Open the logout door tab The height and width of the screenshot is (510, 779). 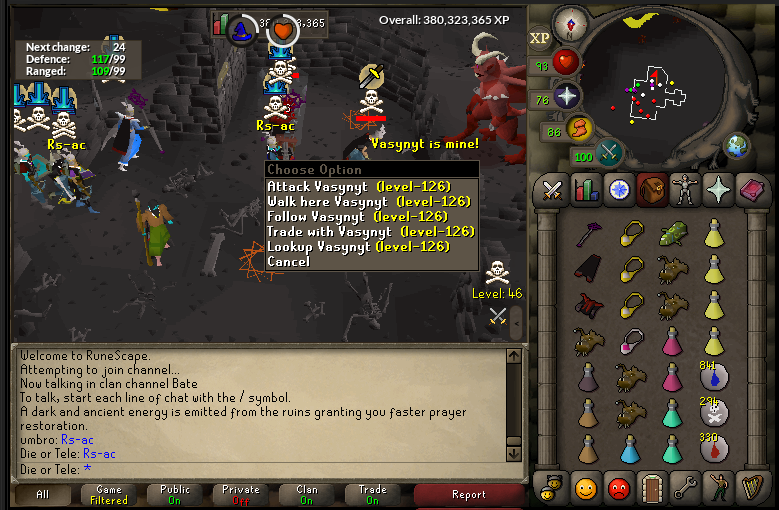[x=652, y=489]
